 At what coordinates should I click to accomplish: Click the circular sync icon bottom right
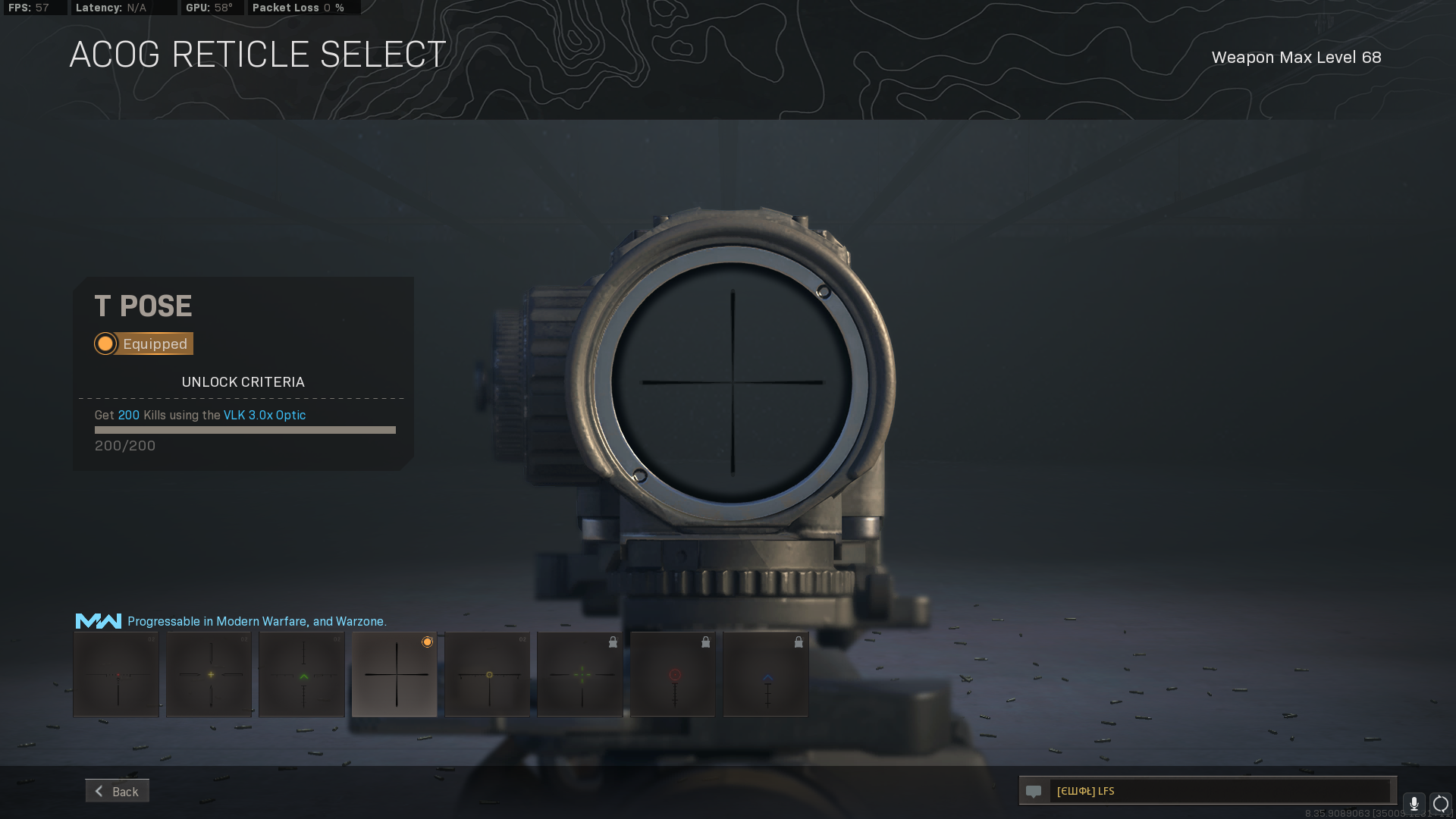click(1439, 805)
